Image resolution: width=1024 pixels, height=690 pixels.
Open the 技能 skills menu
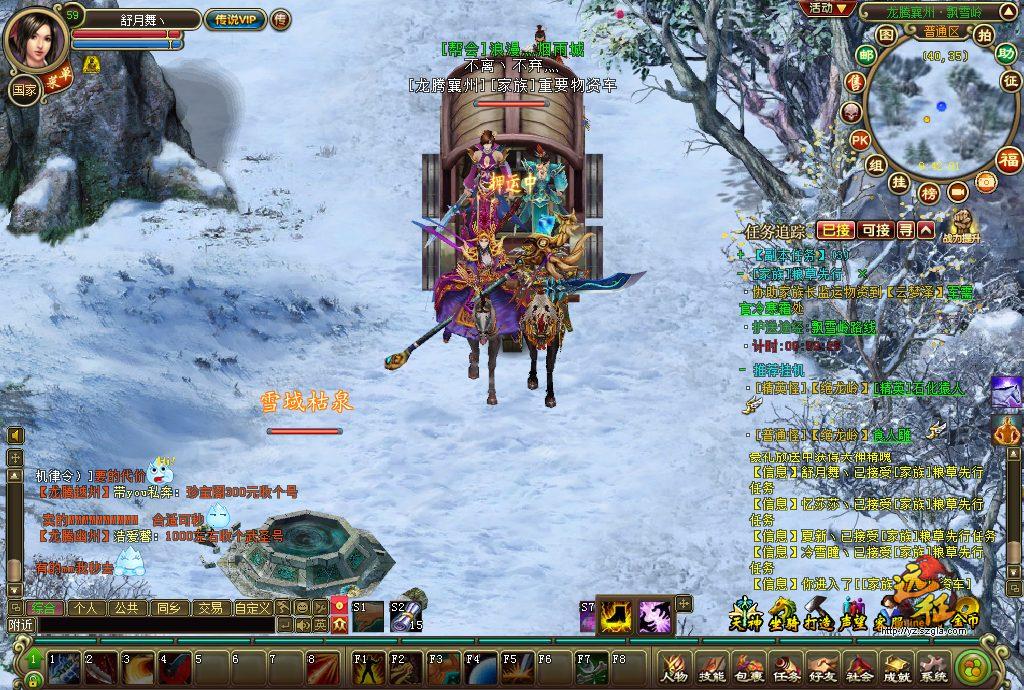coord(710,667)
